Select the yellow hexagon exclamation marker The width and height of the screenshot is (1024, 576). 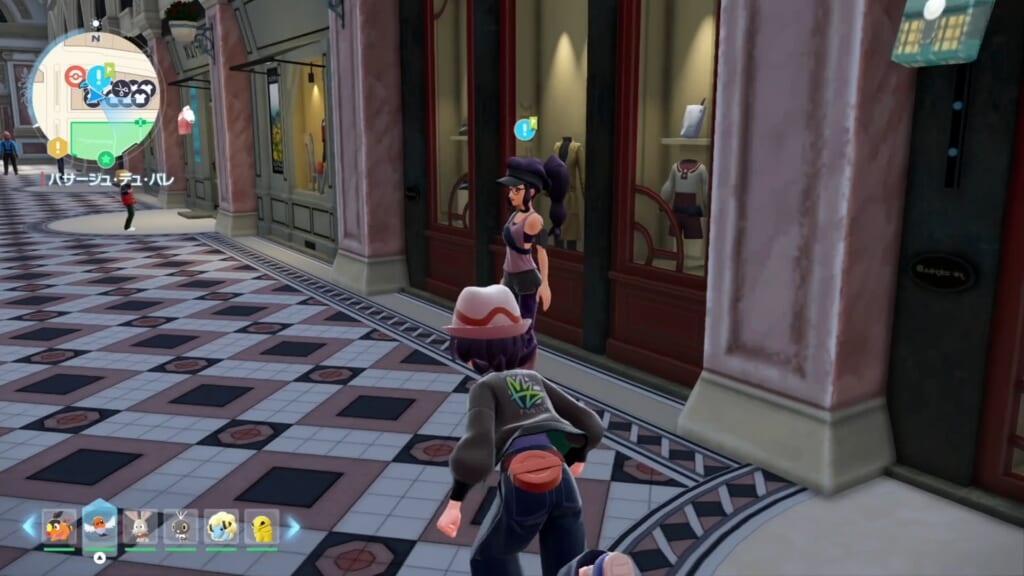(x=57, y=148)
